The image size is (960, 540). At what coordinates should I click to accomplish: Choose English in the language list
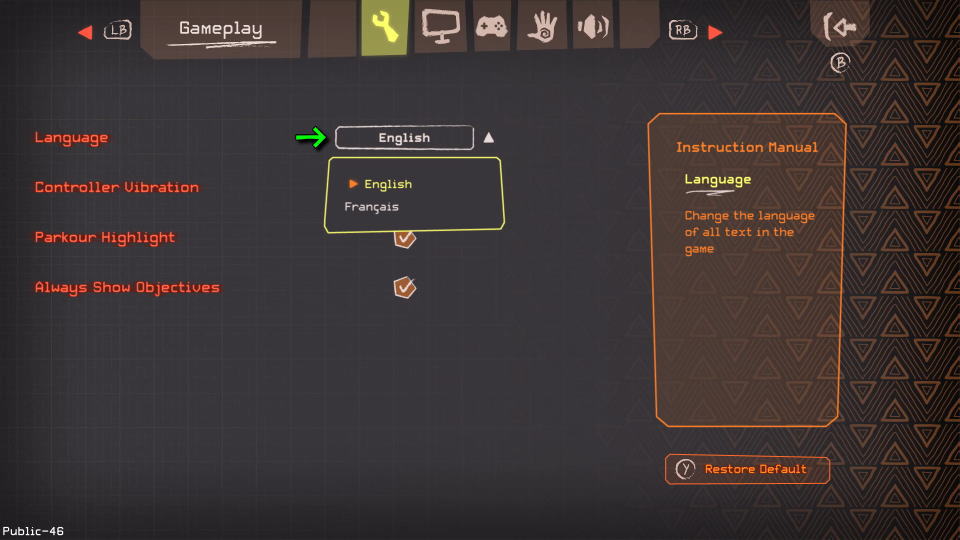point(387,184)
